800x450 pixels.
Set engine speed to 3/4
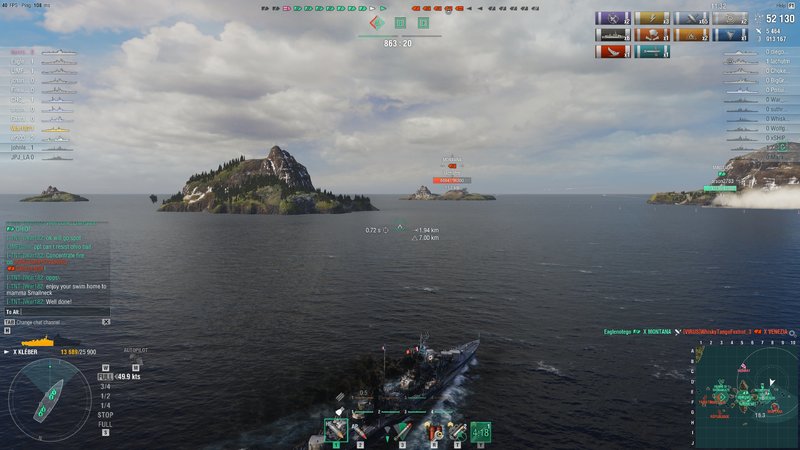tap(105, 386)
